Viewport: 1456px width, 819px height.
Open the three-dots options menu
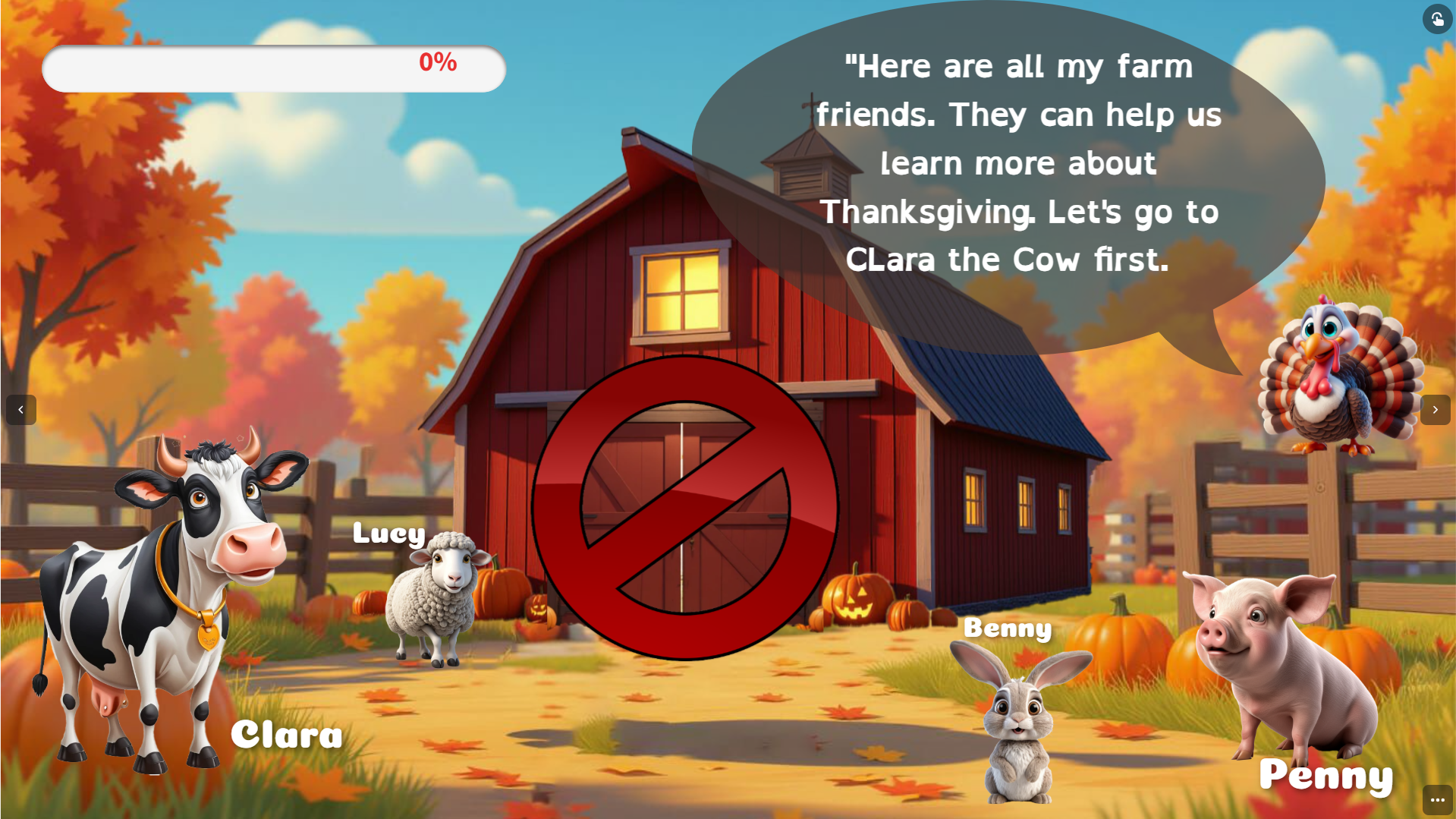point(1437,800)
